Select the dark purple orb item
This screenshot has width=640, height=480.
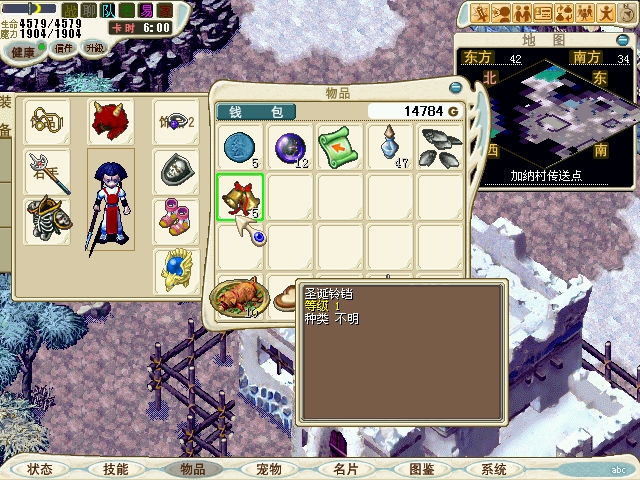pos(290,146)
